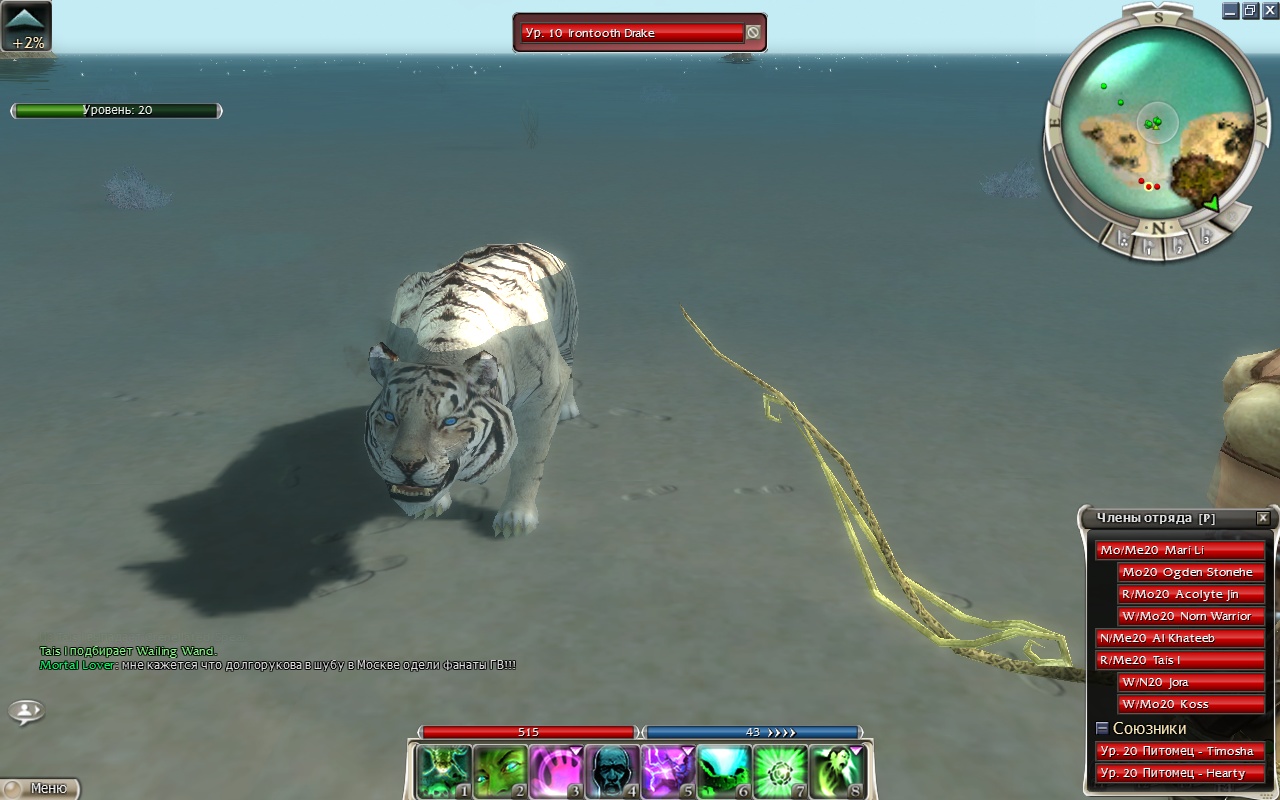Open the chat speech bubble button
Image resolution: width=1280 pixels, height=800 pixels.
(26, 711)
